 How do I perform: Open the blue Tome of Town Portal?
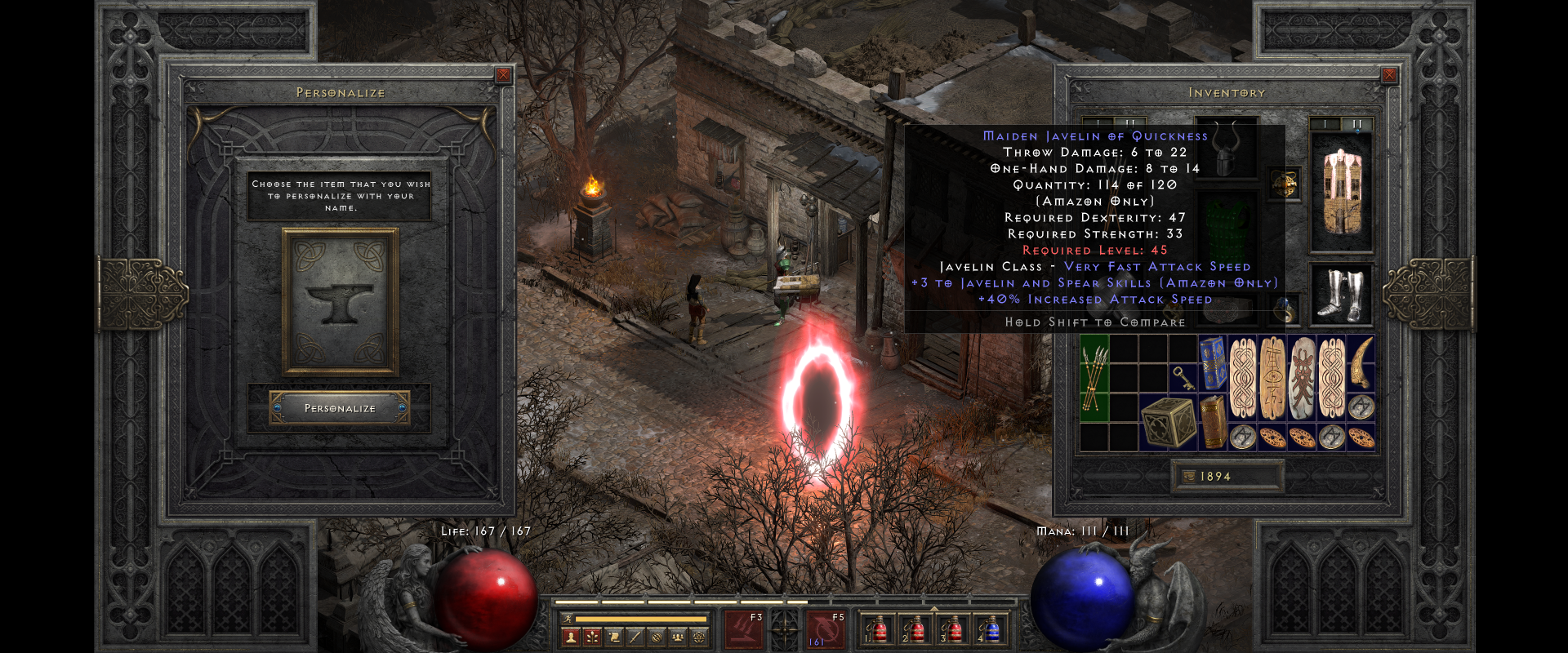tap(1213, 362)
